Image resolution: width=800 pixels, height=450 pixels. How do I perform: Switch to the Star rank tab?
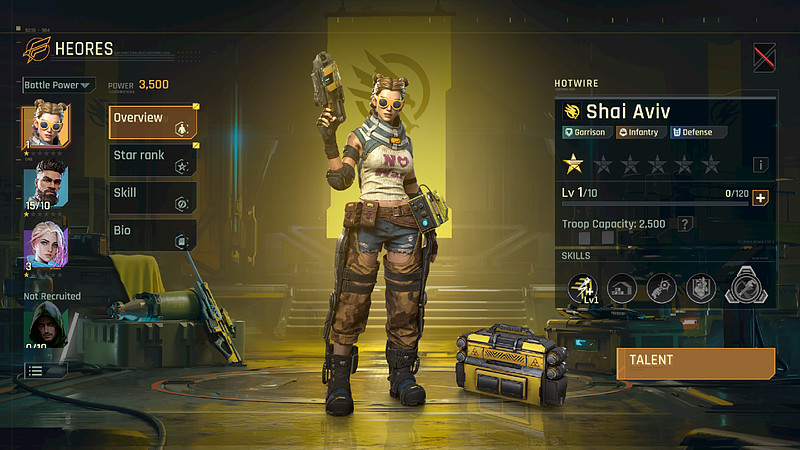coord(153,160)
